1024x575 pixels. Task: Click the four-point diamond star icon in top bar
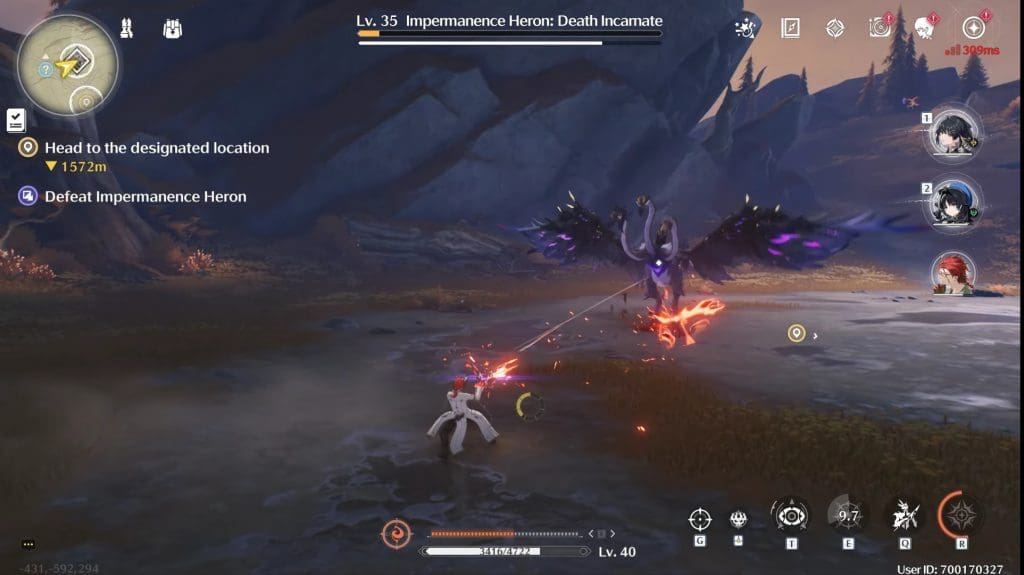[835, 28]
